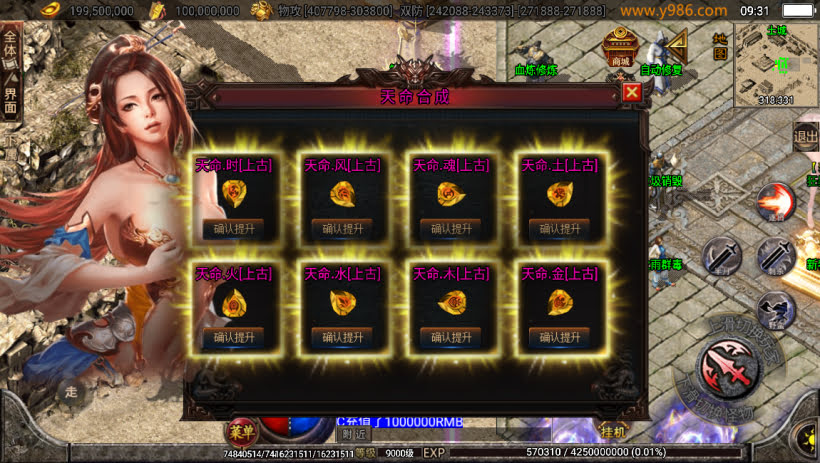This screenshot has height=463, width=820.
Task: Confirm upgrade for 天命.魂[上古]
Action: pyautogui.click(x=451, y=228)
